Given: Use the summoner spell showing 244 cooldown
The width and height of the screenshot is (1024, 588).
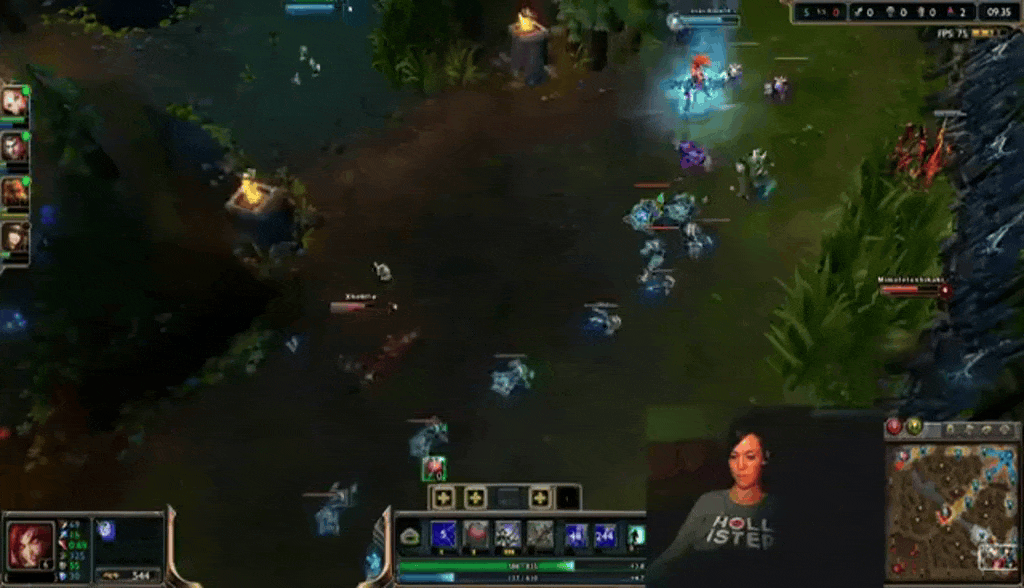Looking at the screenshot, I should [x=605, y=535].
